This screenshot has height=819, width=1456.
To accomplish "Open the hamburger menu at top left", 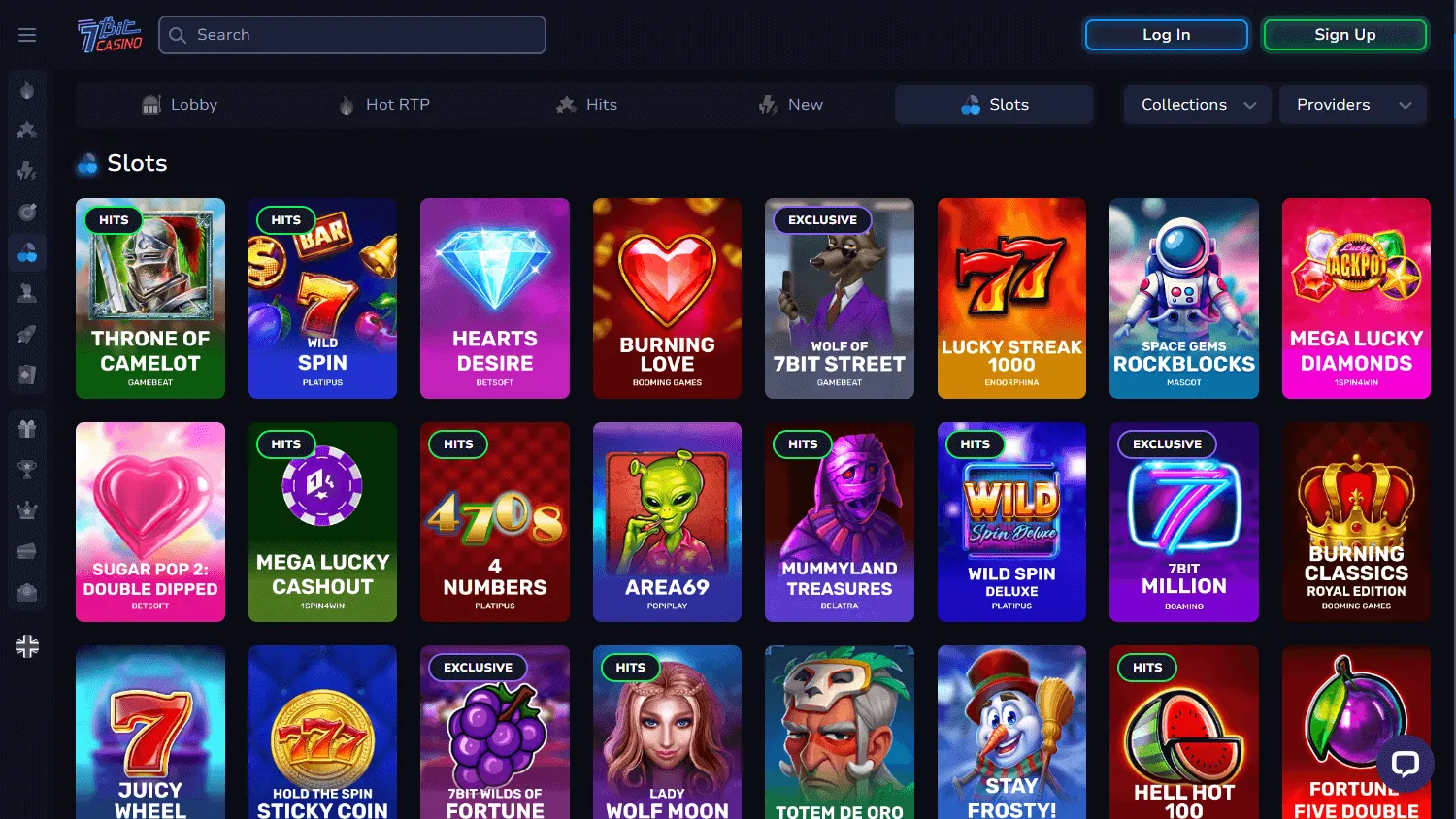I will point(27,34).
